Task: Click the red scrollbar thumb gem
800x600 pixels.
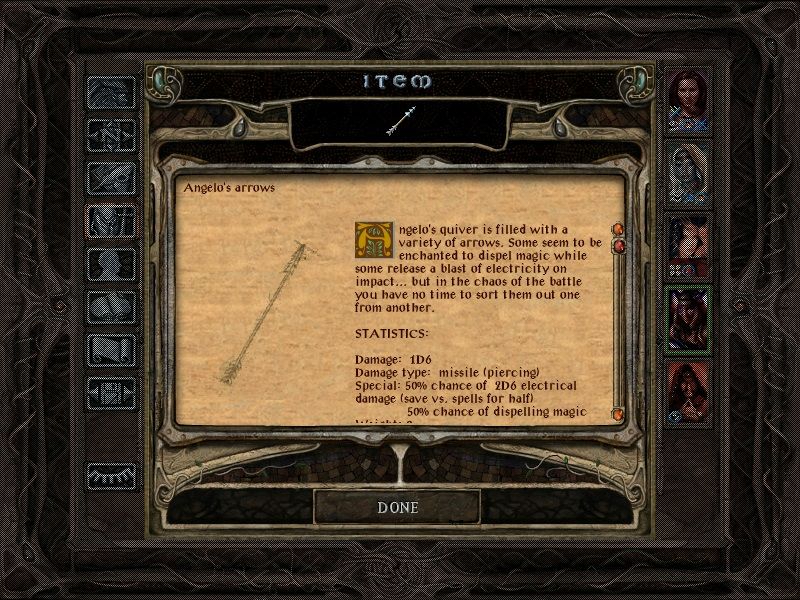Action: click(617, 246)
